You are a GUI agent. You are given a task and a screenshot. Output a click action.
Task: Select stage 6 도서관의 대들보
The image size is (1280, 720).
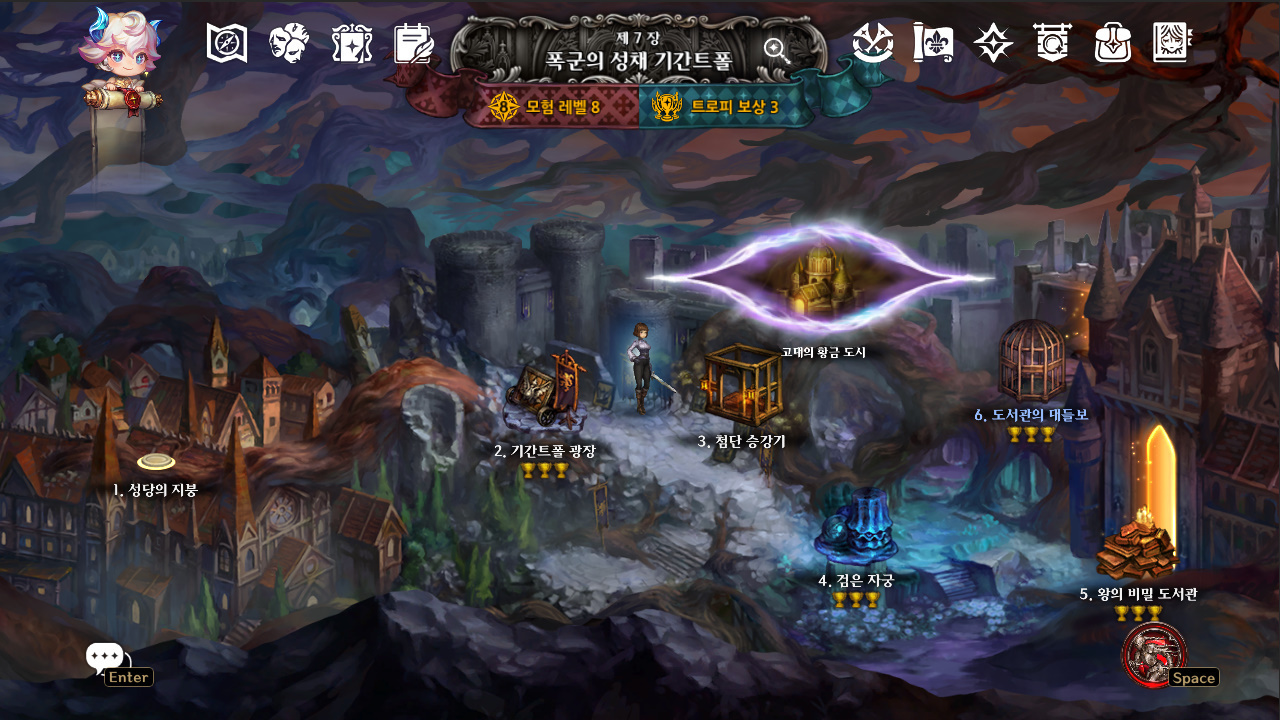tap(1031, 360)
